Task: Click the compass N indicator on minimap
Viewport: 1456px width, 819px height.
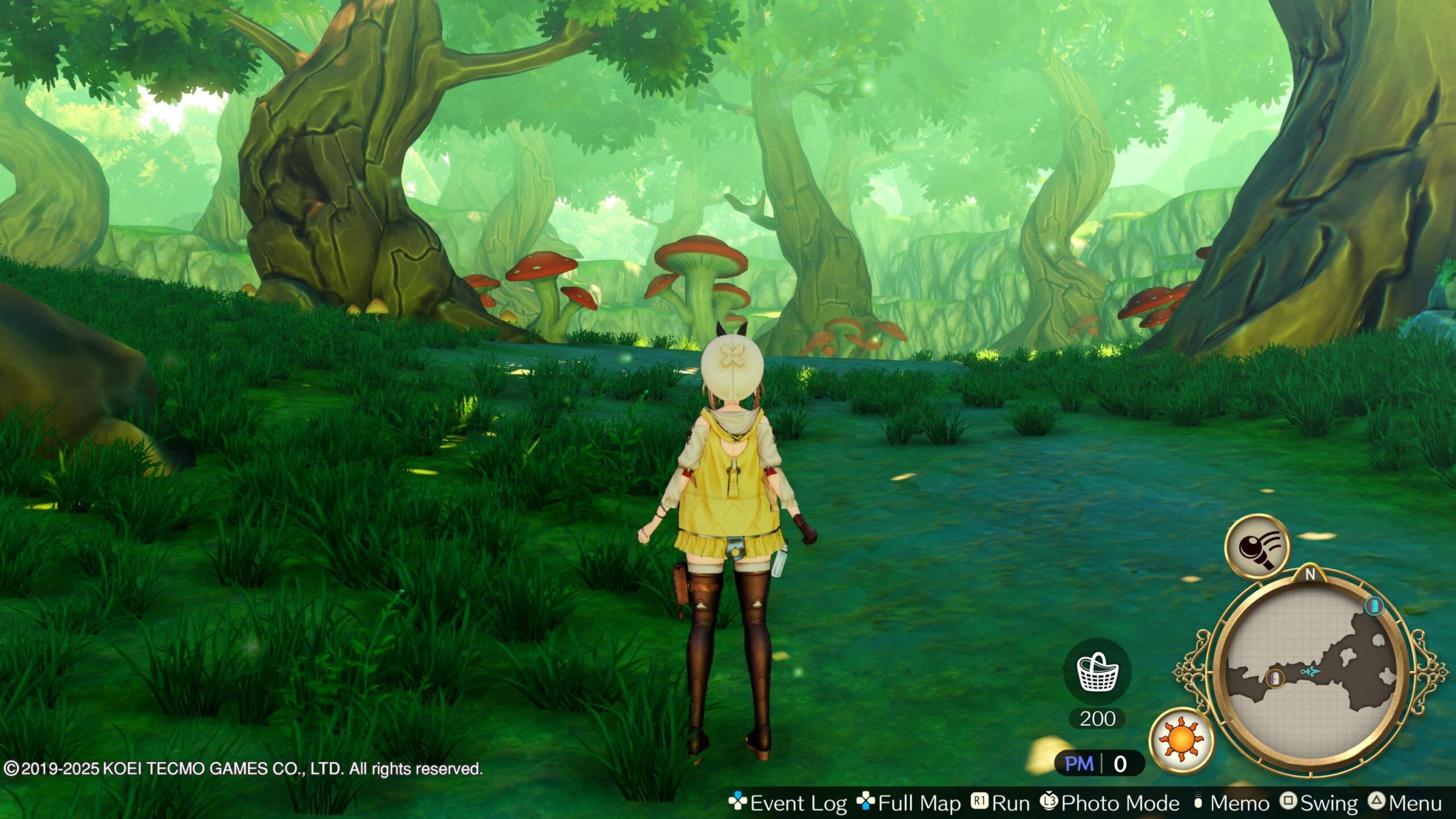Action: click(1310, 574)
